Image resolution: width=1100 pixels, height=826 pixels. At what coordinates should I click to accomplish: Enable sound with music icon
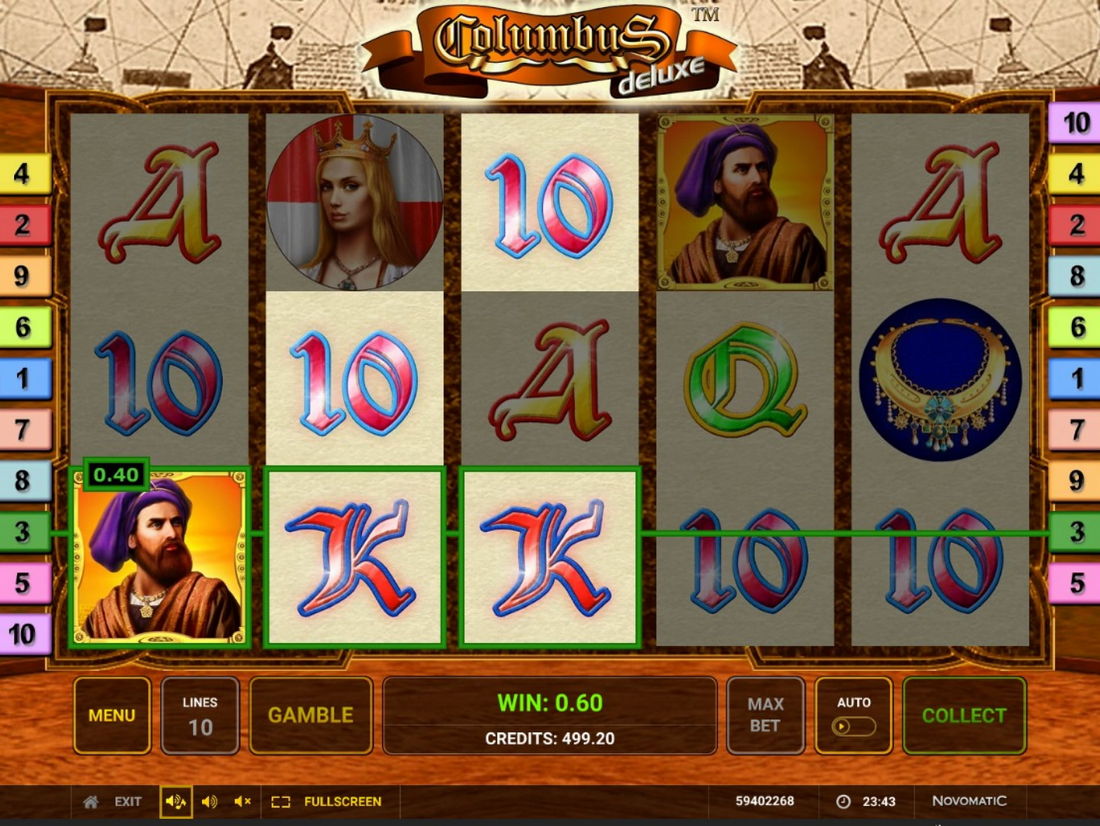coord(176,801)
